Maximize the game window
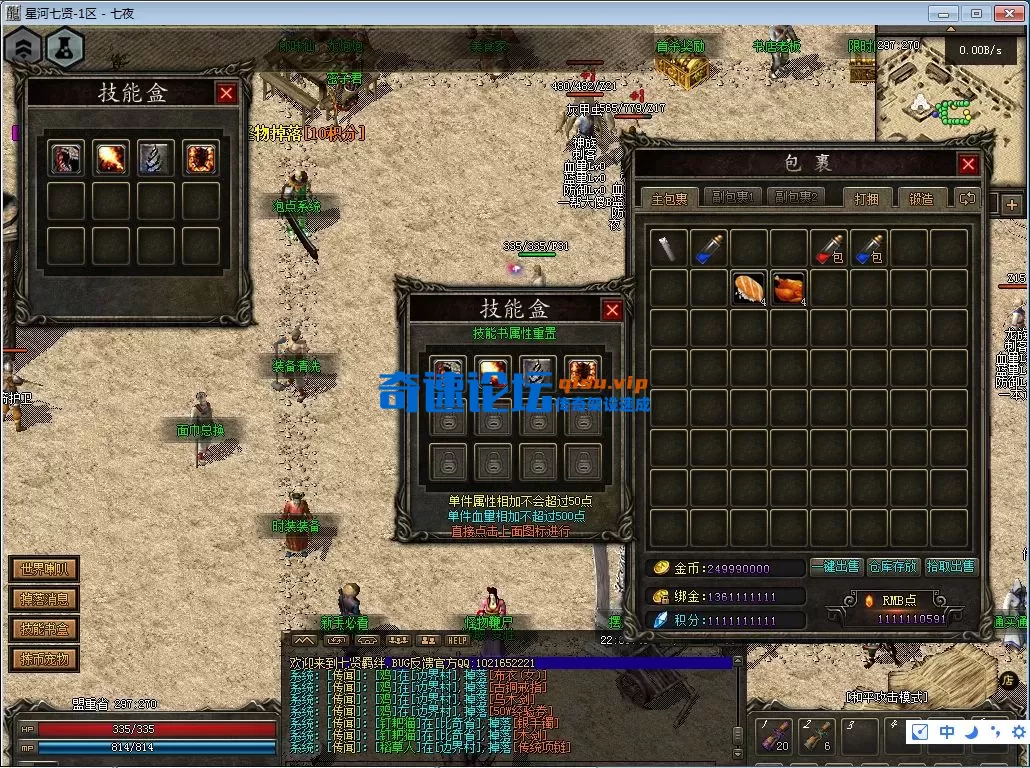The width and height of the screenshot is (1030, 768). (977, 14)
